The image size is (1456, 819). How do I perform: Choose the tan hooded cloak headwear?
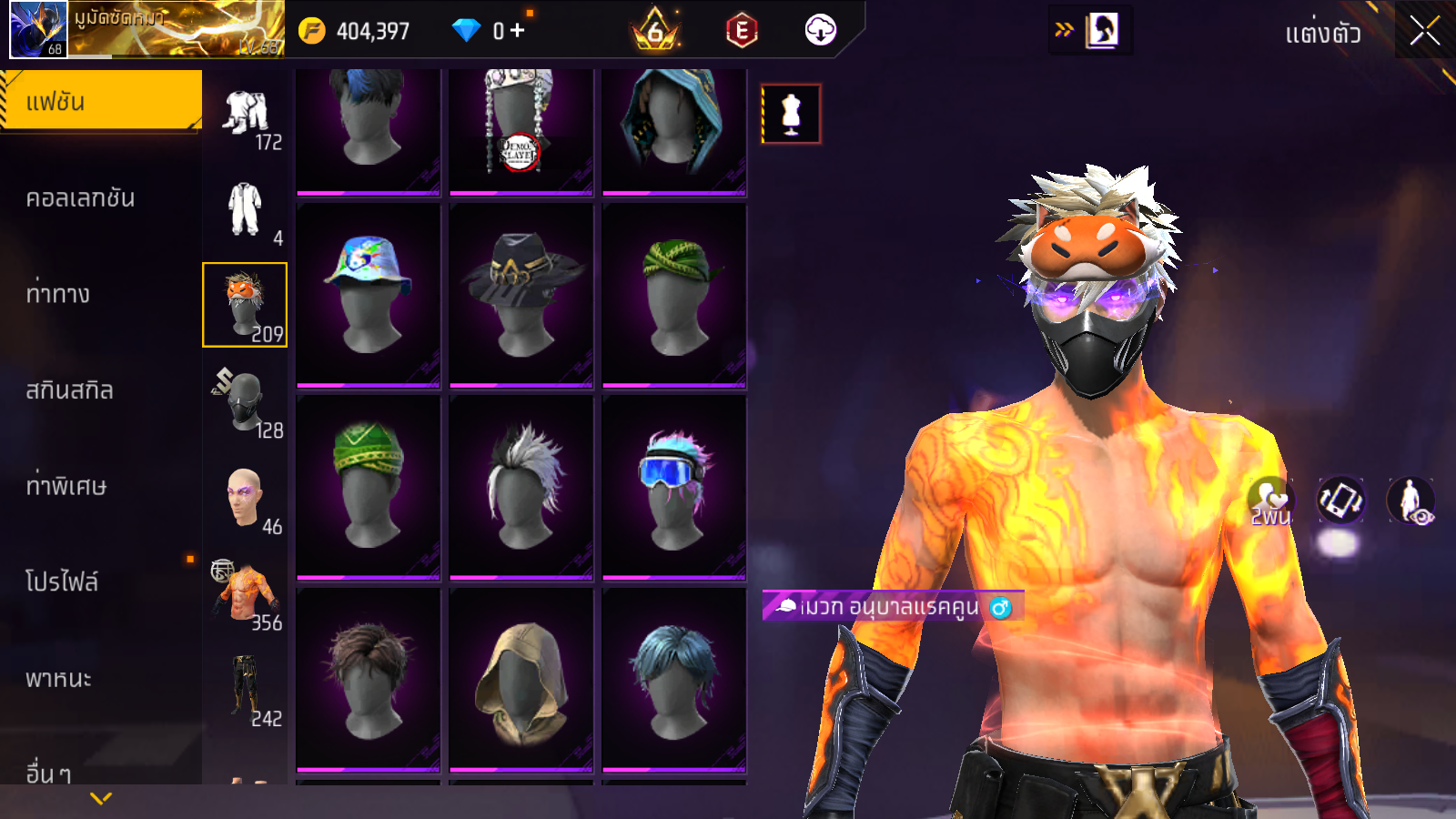521,679
